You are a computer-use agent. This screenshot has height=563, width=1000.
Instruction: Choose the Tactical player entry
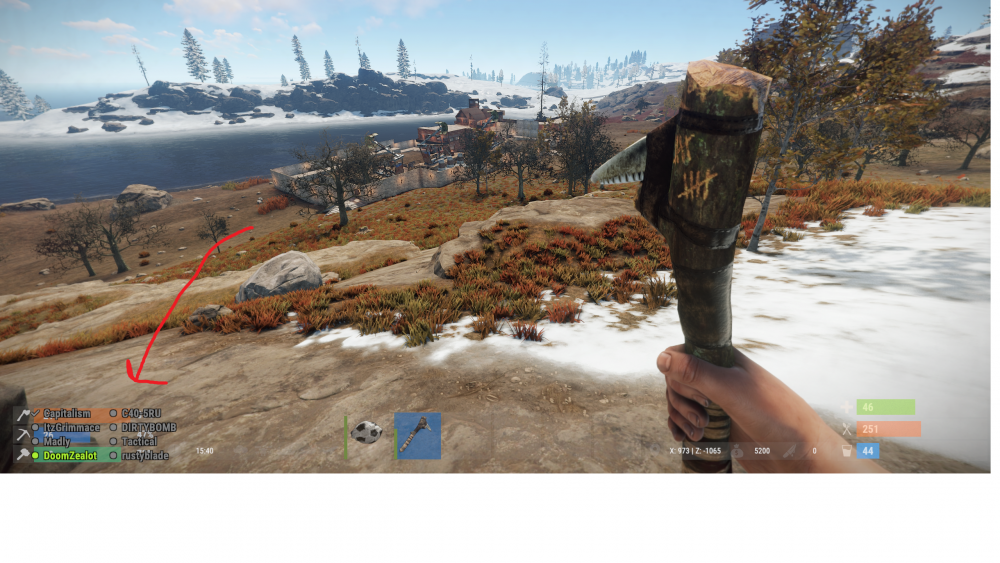pos(139,441)
